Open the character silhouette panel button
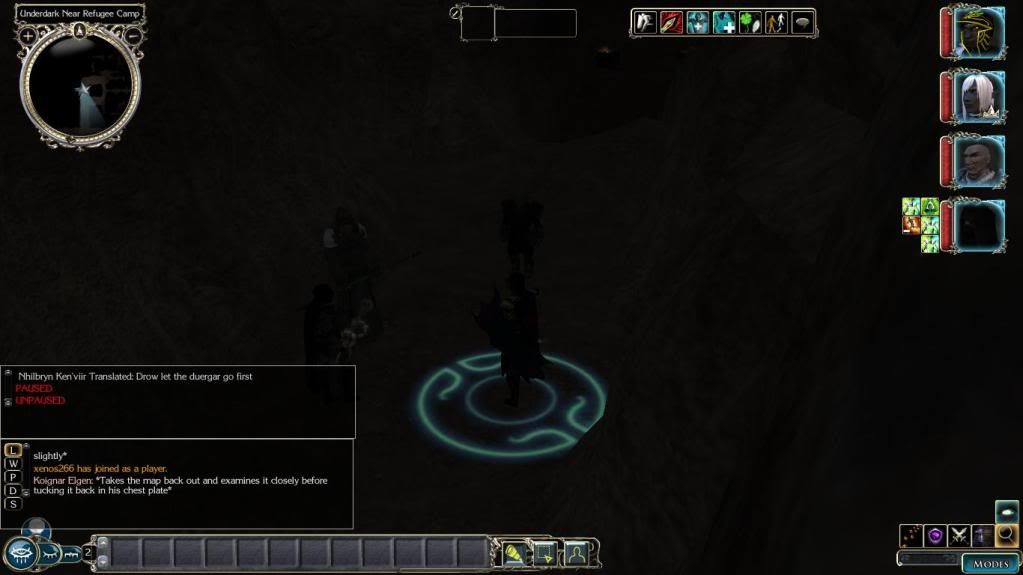The width and height of the screenshot is (1023, 575). click(576, 553)
